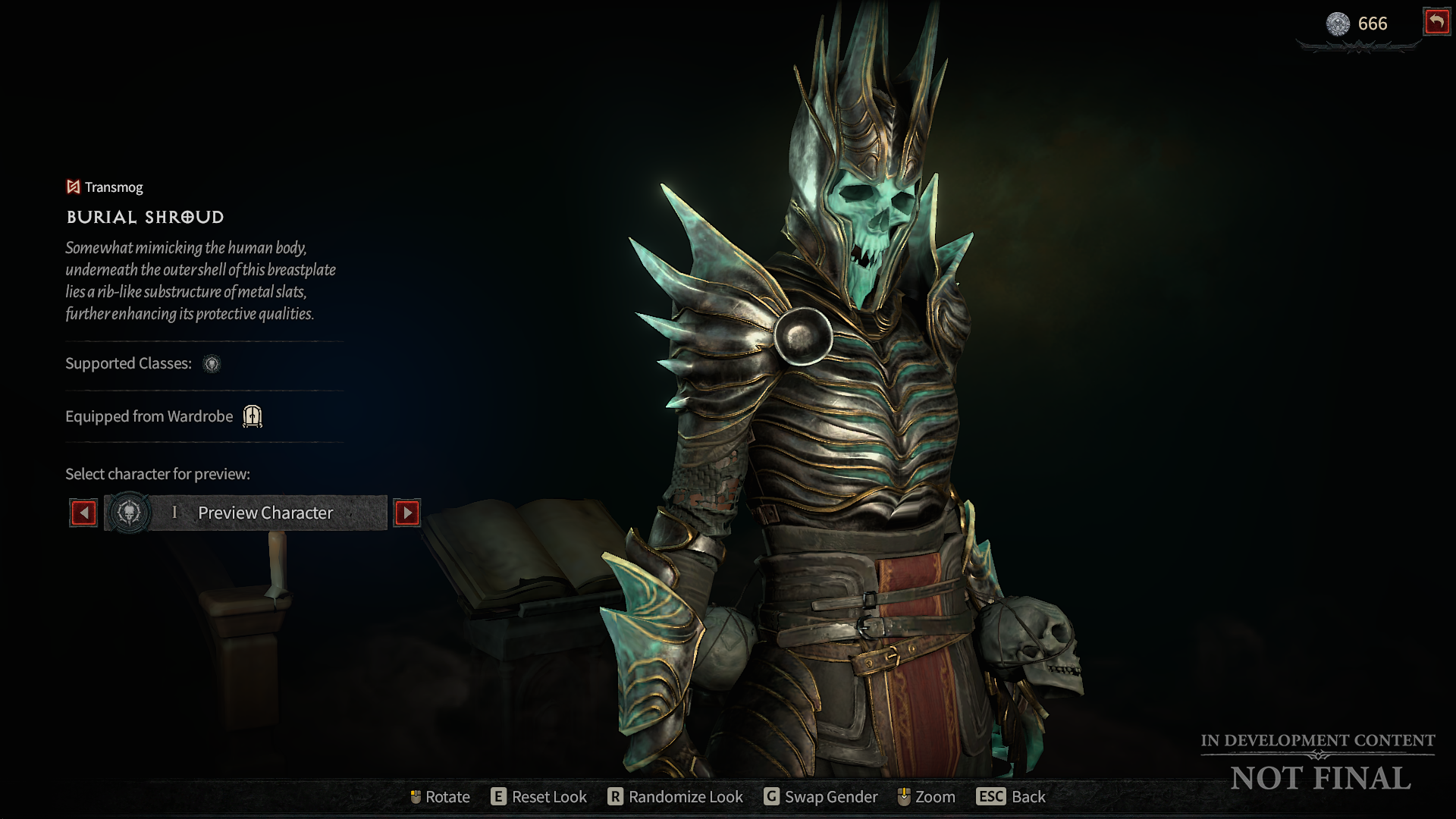Image resolution: width=1456 pixels, height=819 pixels.
Task: Click the R key icon beside Randomize Look
Action: click(x=616, y=797)
